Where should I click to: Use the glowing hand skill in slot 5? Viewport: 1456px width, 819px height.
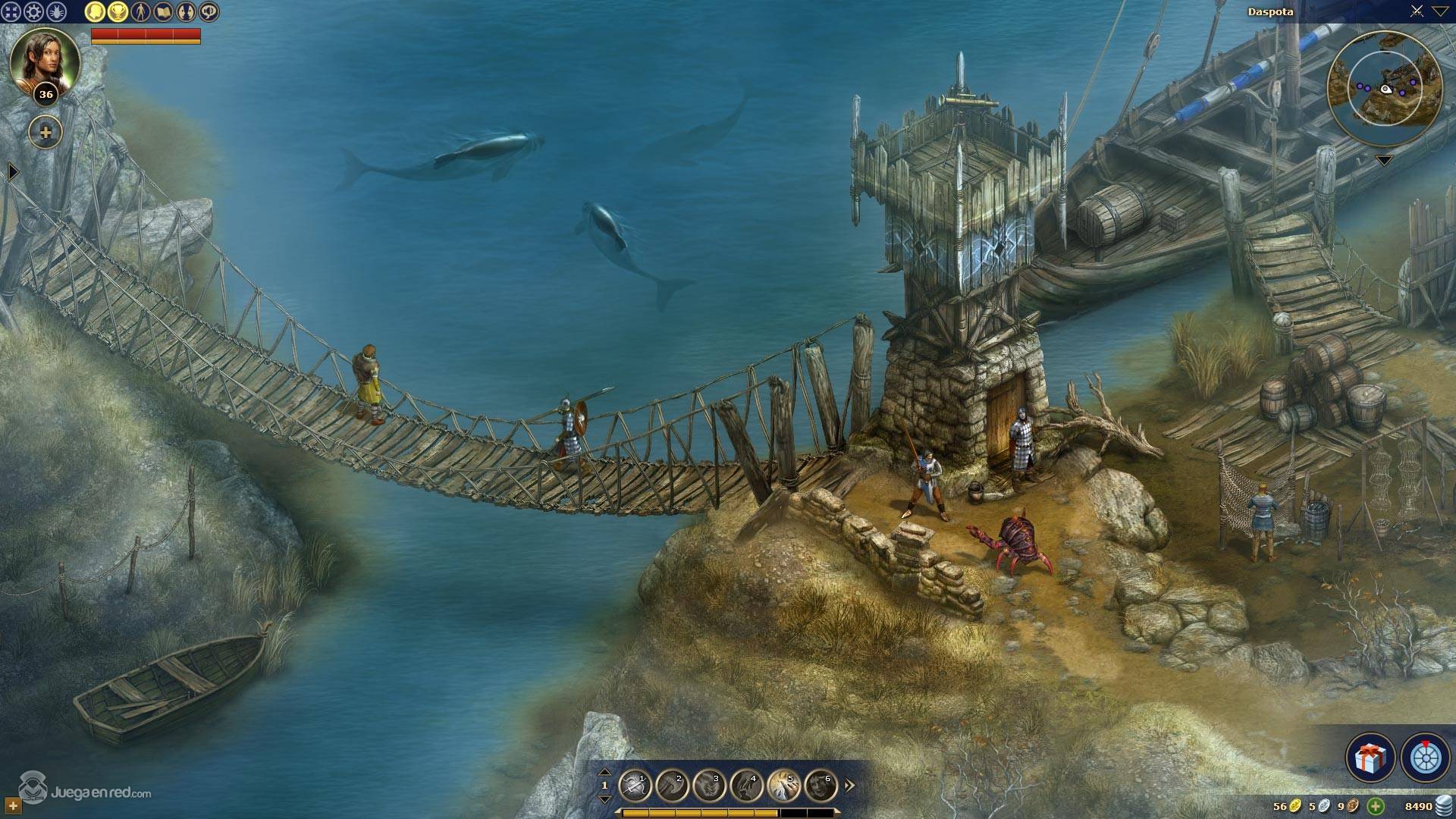click(783, 786)
